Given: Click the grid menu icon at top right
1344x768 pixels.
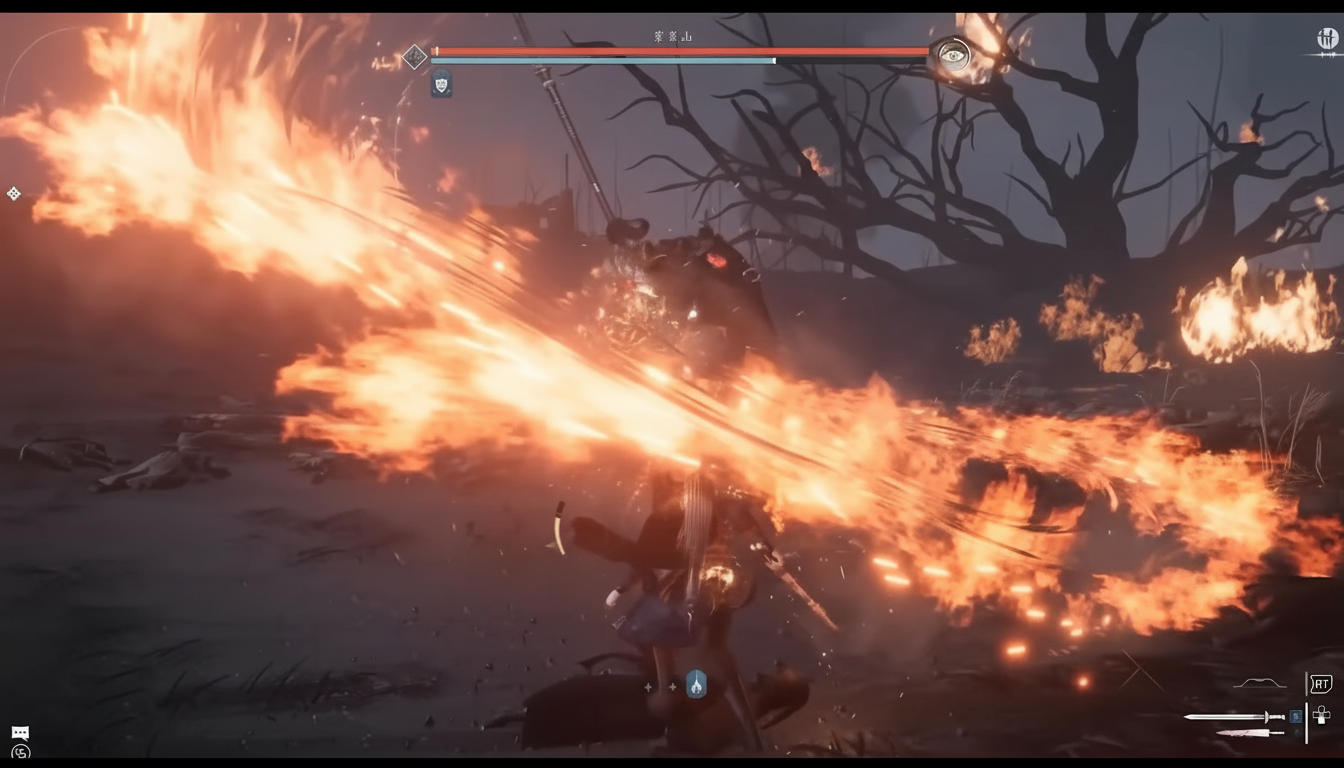Looking at the screenshot, I should click(x=1327, y=37).
